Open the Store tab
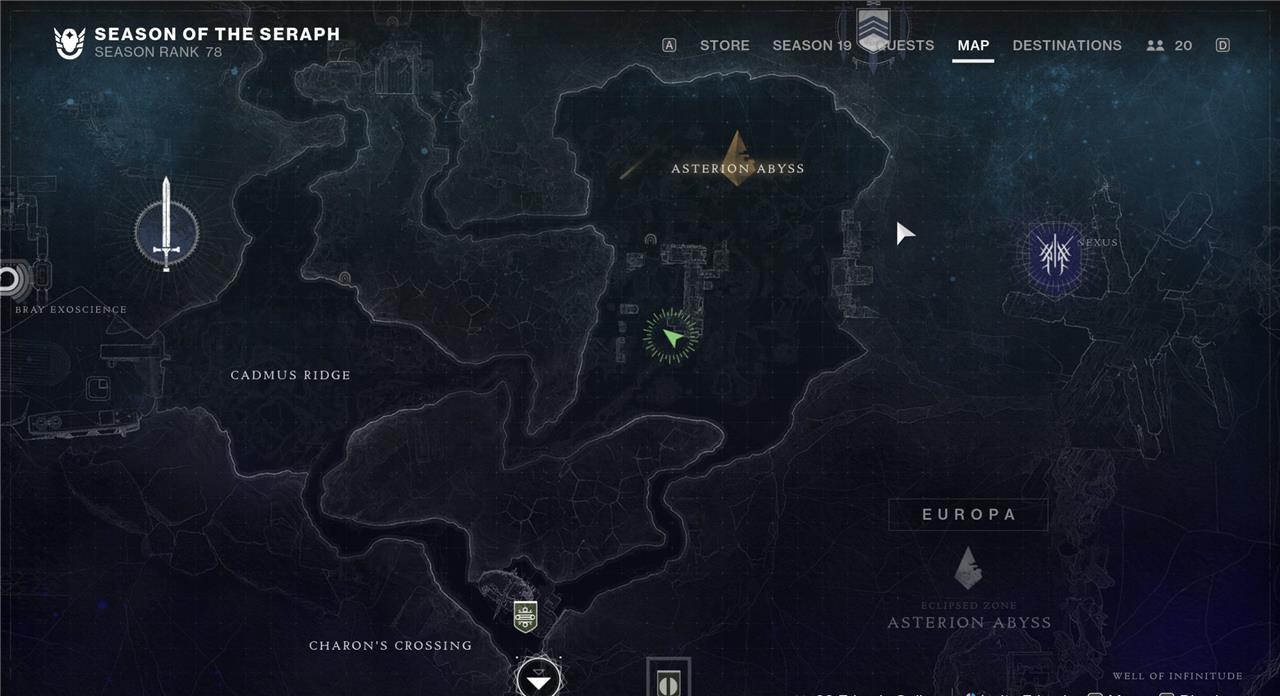This screenshot has height=696, width=1280. click(x=724, y=45)
